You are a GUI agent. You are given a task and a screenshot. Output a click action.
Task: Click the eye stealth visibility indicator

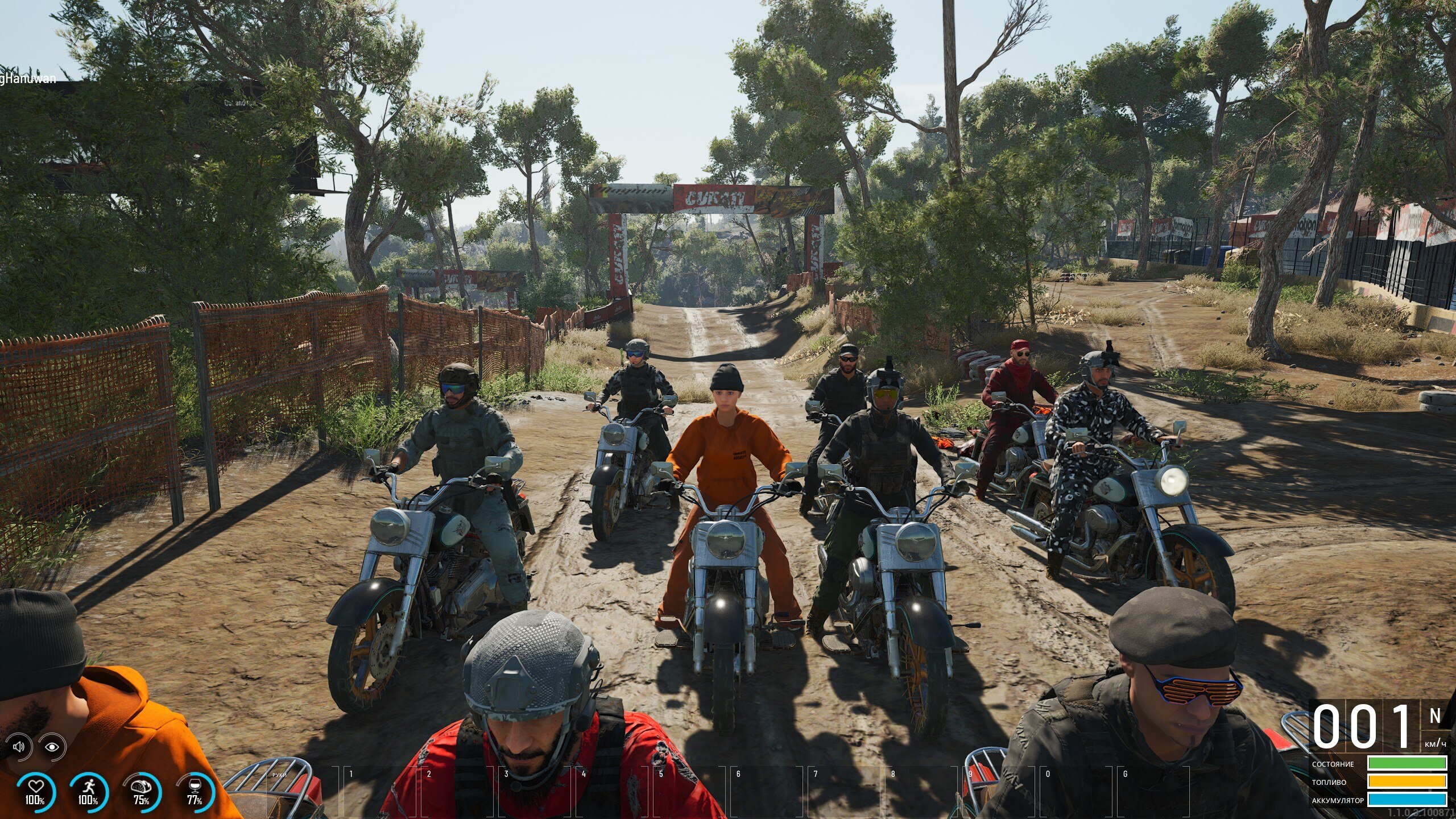52,747
